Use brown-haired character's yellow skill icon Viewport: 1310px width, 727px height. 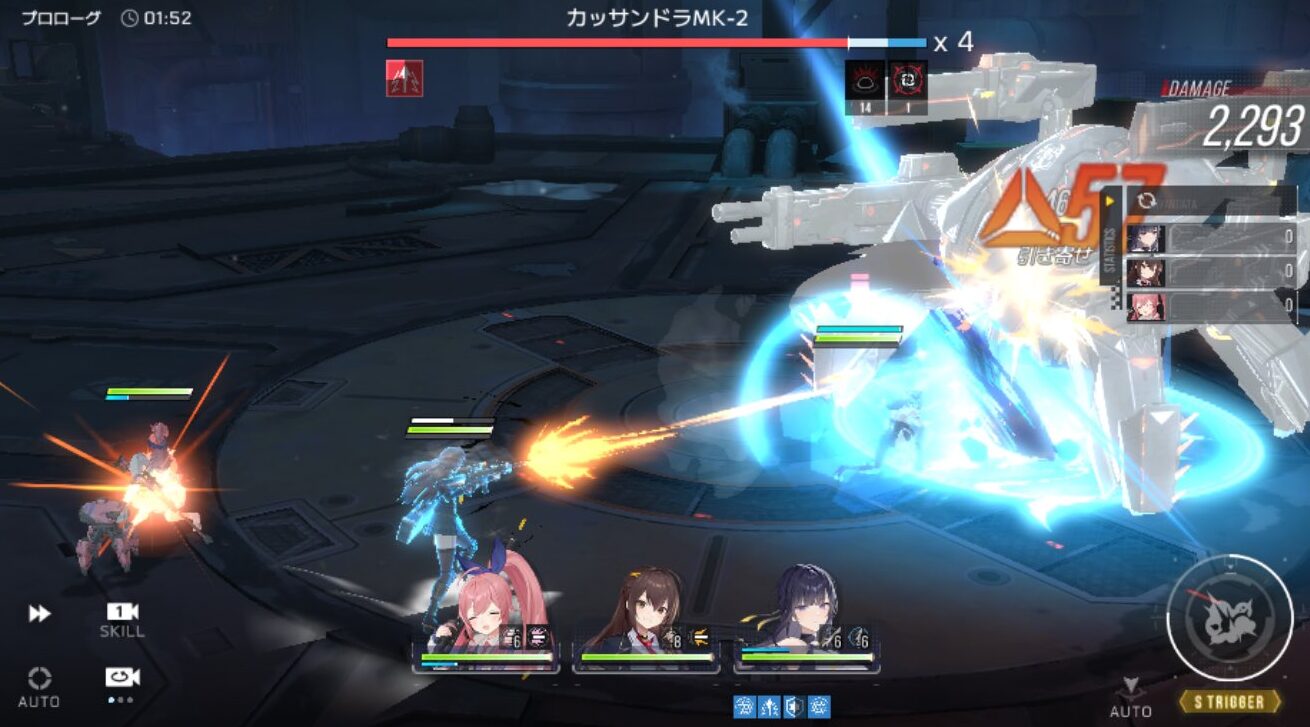point(700,636)
